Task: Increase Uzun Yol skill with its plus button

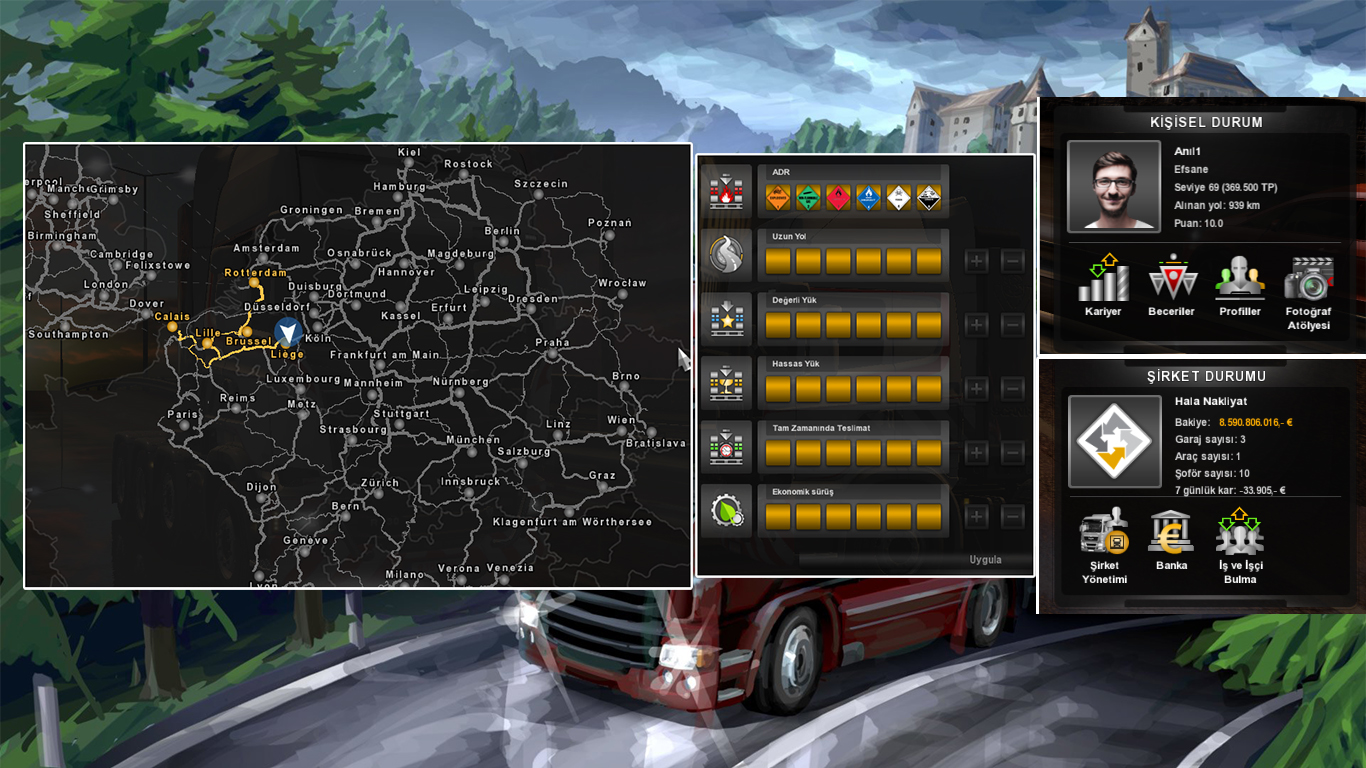Action: tap(975, 262)
